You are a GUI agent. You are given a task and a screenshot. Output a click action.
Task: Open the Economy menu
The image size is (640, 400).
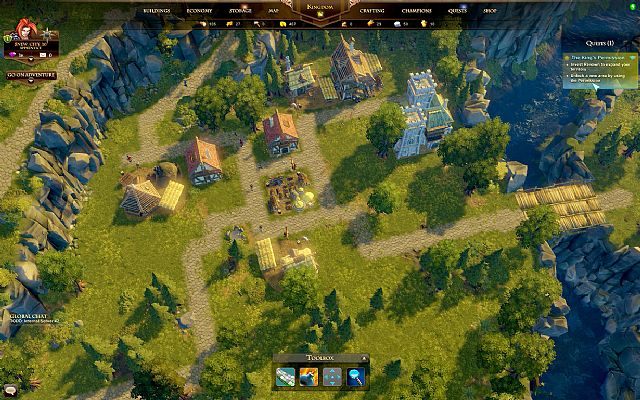(199, 9)
